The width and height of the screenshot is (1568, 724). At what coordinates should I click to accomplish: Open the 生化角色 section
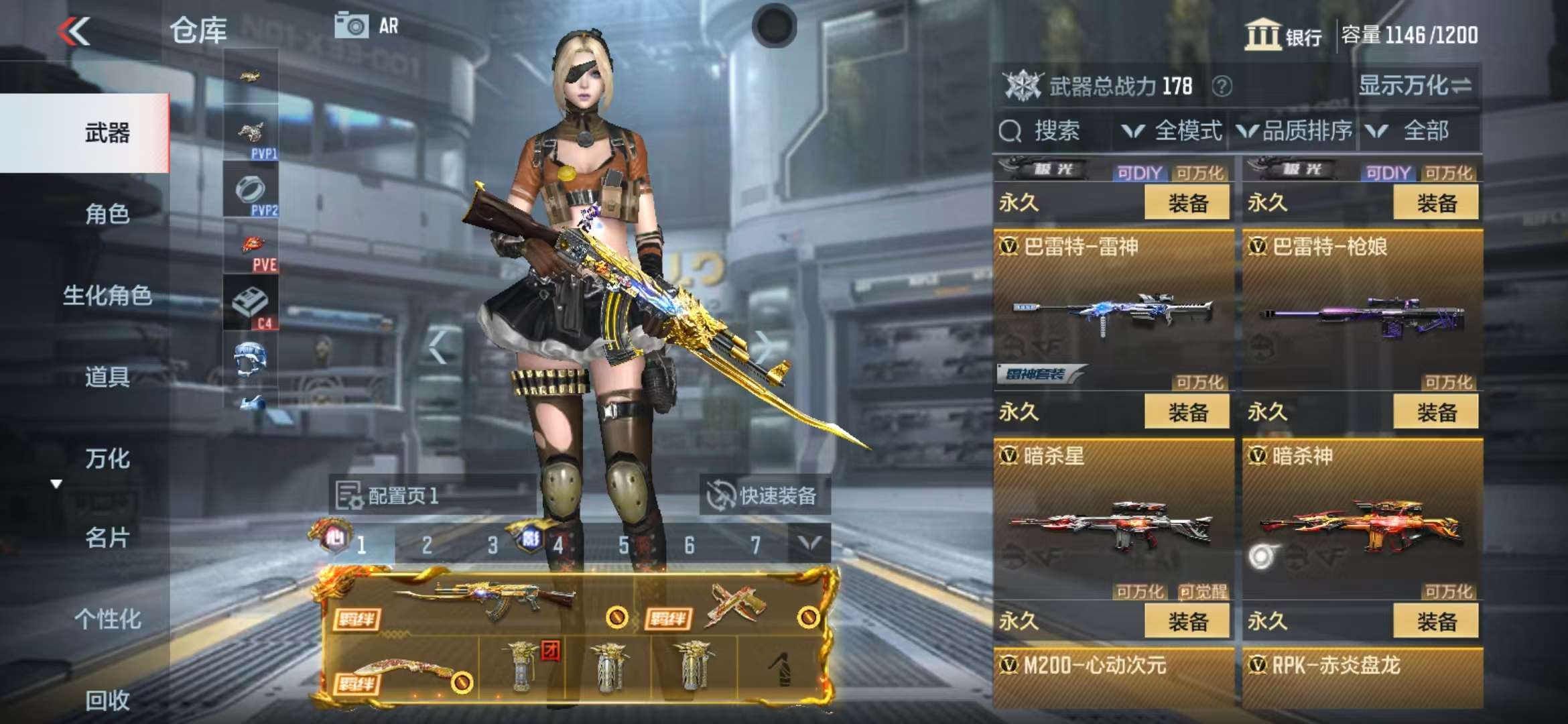107,295
